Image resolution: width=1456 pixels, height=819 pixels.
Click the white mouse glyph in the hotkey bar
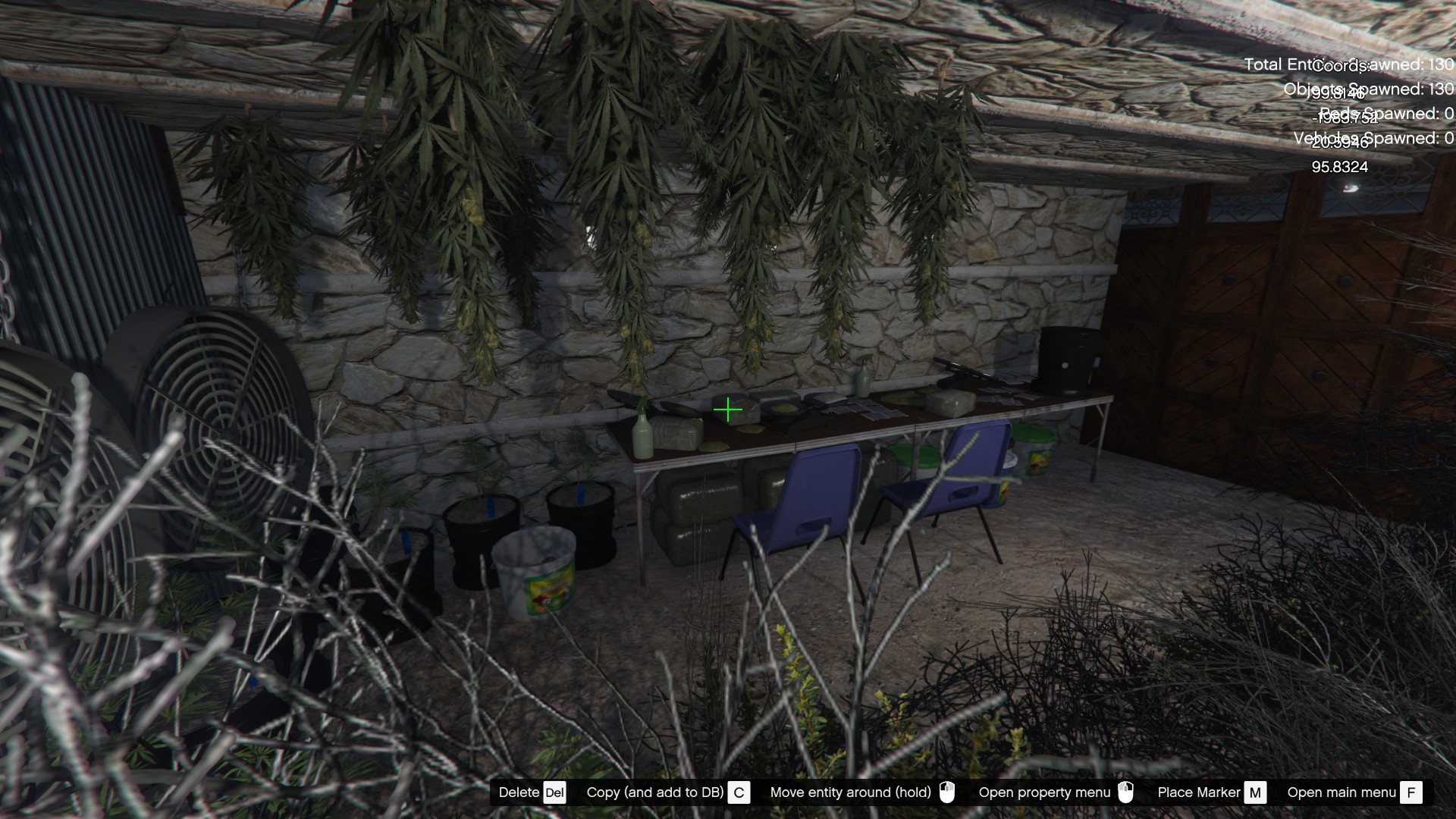point(949,792)
